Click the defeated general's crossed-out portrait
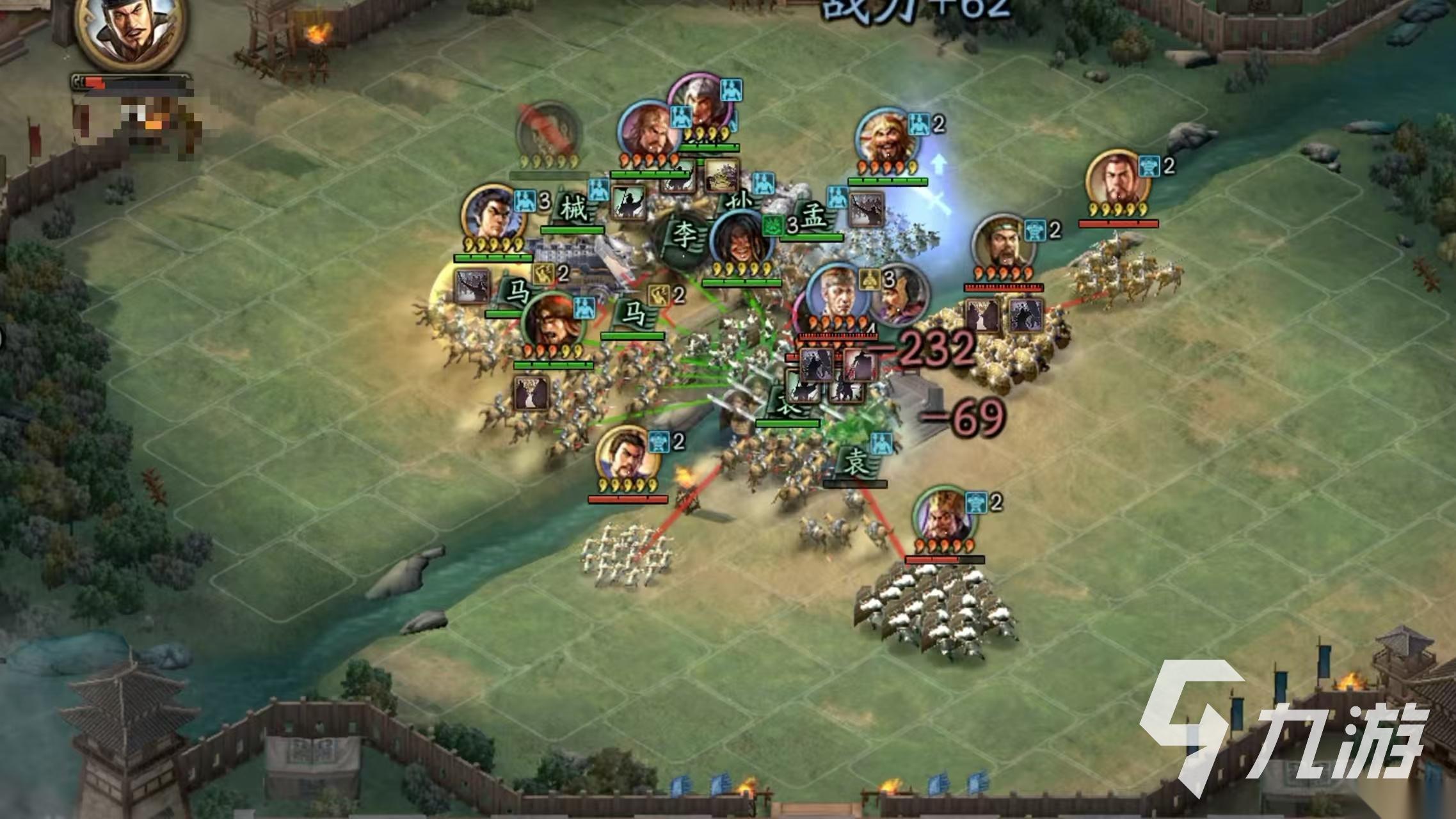This screenshot has height=819, width=1456. (x=548, y=132)
